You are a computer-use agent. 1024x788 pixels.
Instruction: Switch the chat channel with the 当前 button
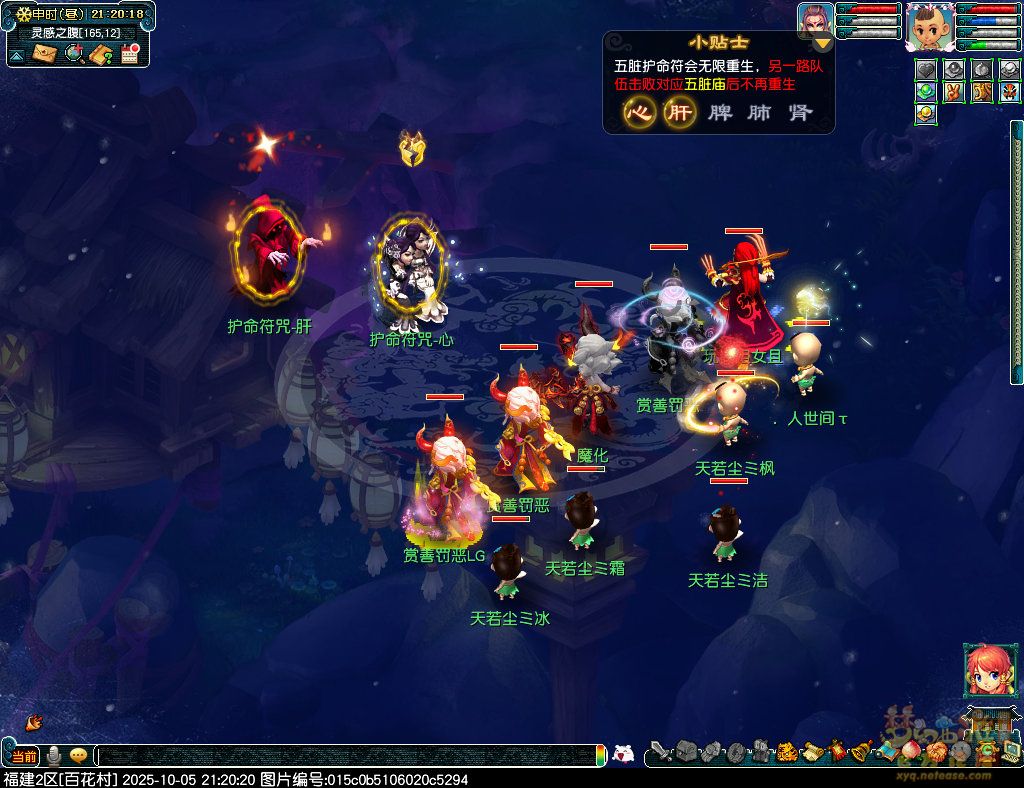tap(24, 755)
